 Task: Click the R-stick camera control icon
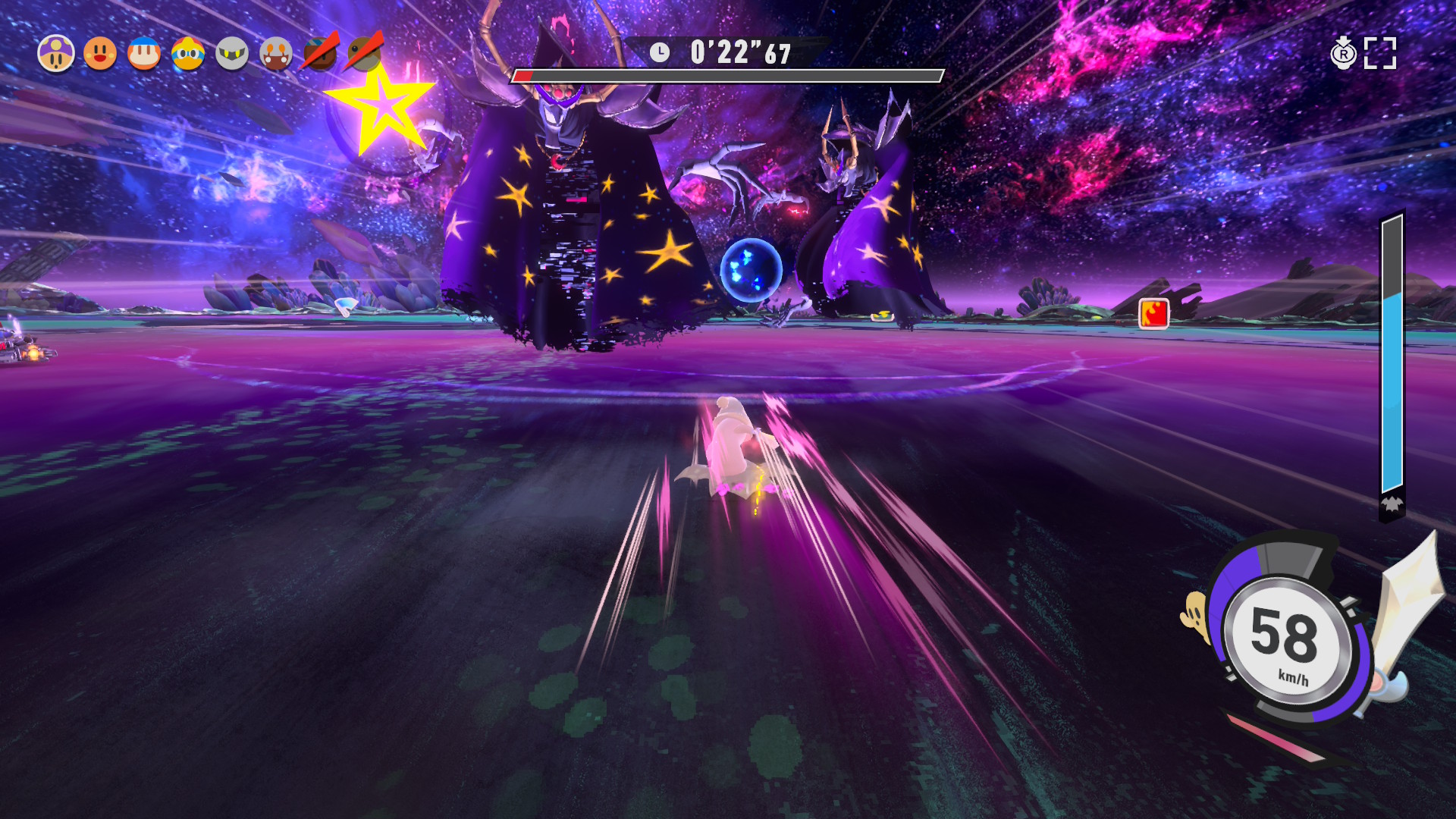click(1343, 53)
